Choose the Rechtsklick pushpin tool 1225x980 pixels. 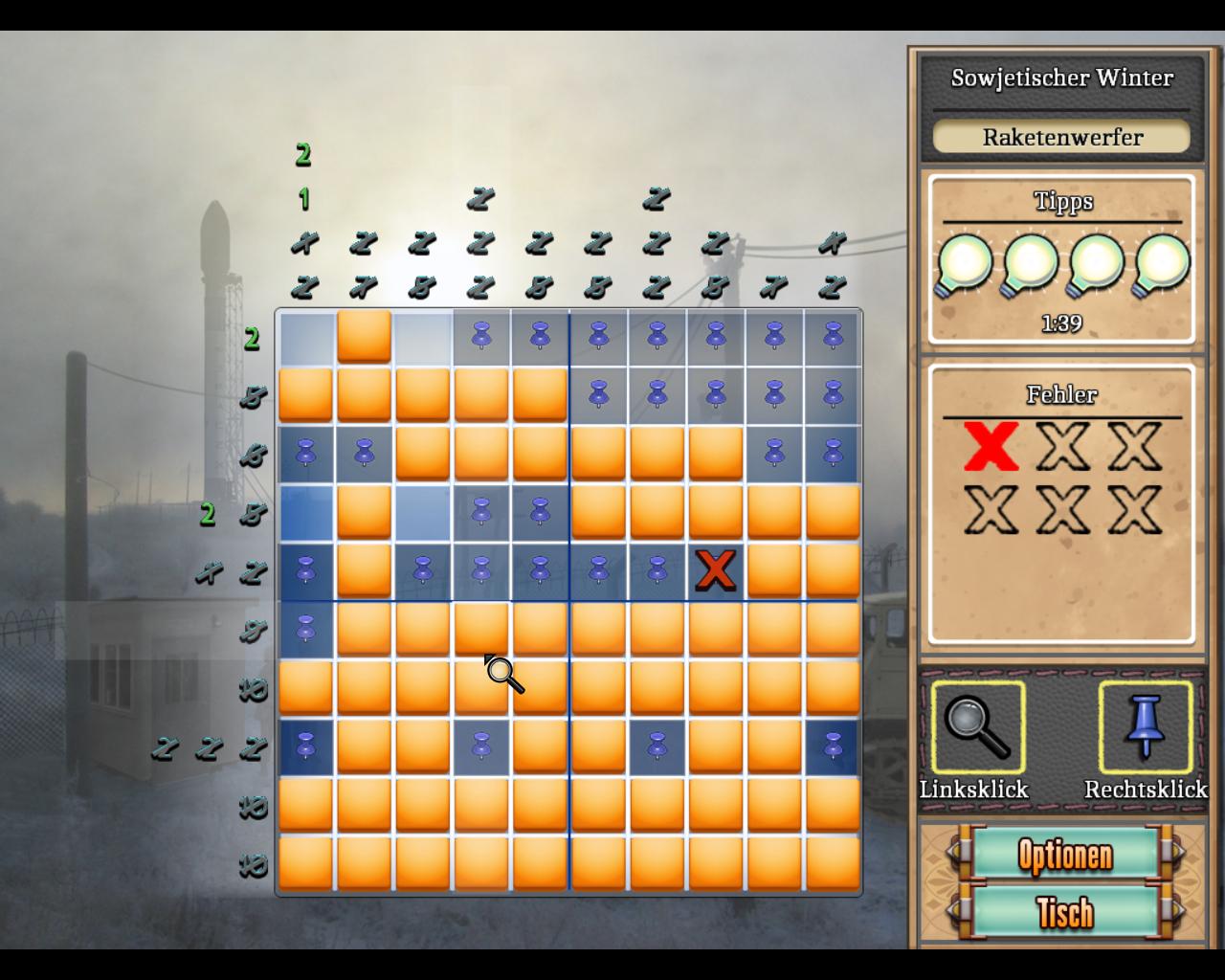[1145, 727]
